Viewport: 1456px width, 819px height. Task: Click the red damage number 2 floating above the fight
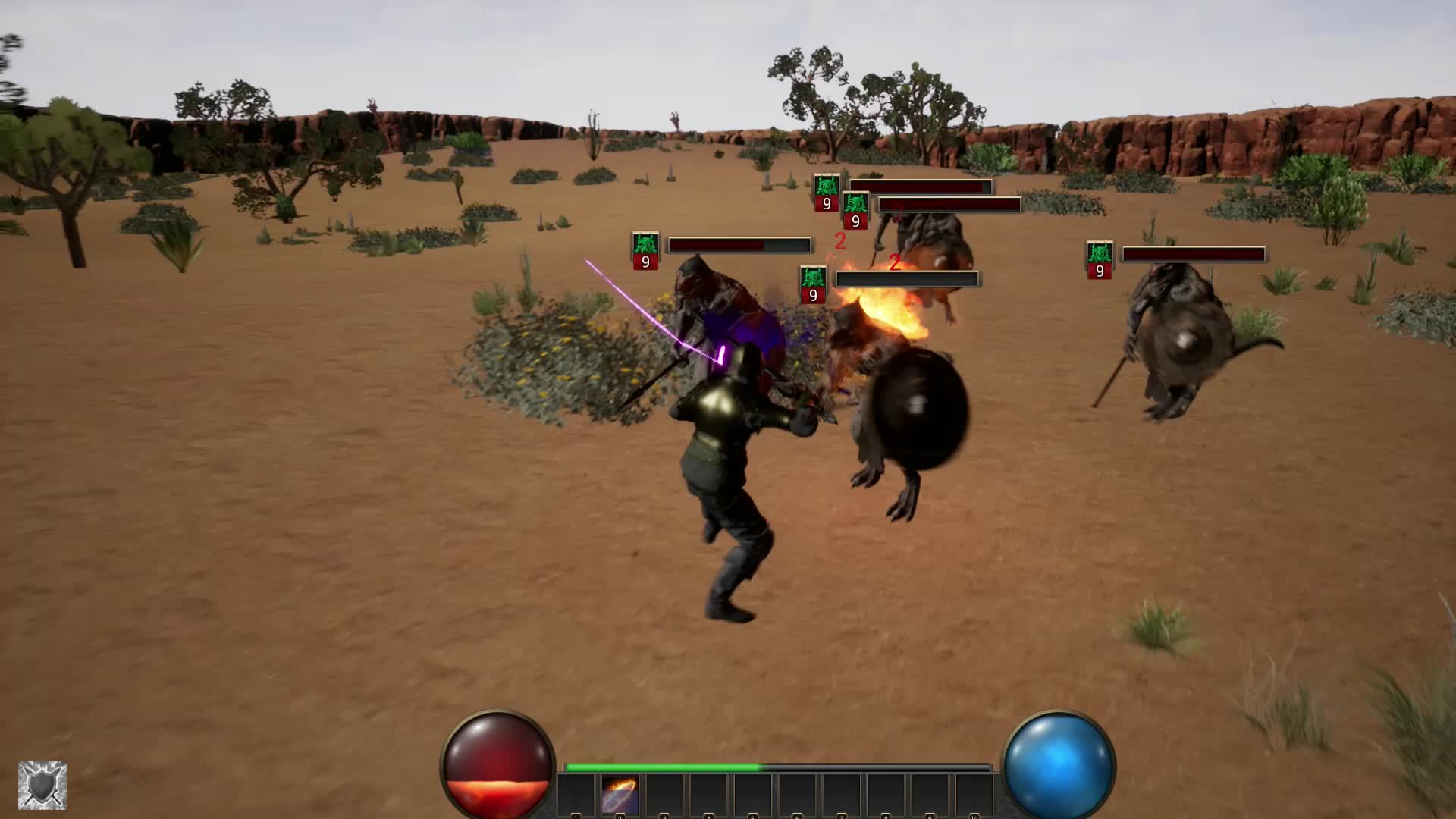[x=840, y=241]
